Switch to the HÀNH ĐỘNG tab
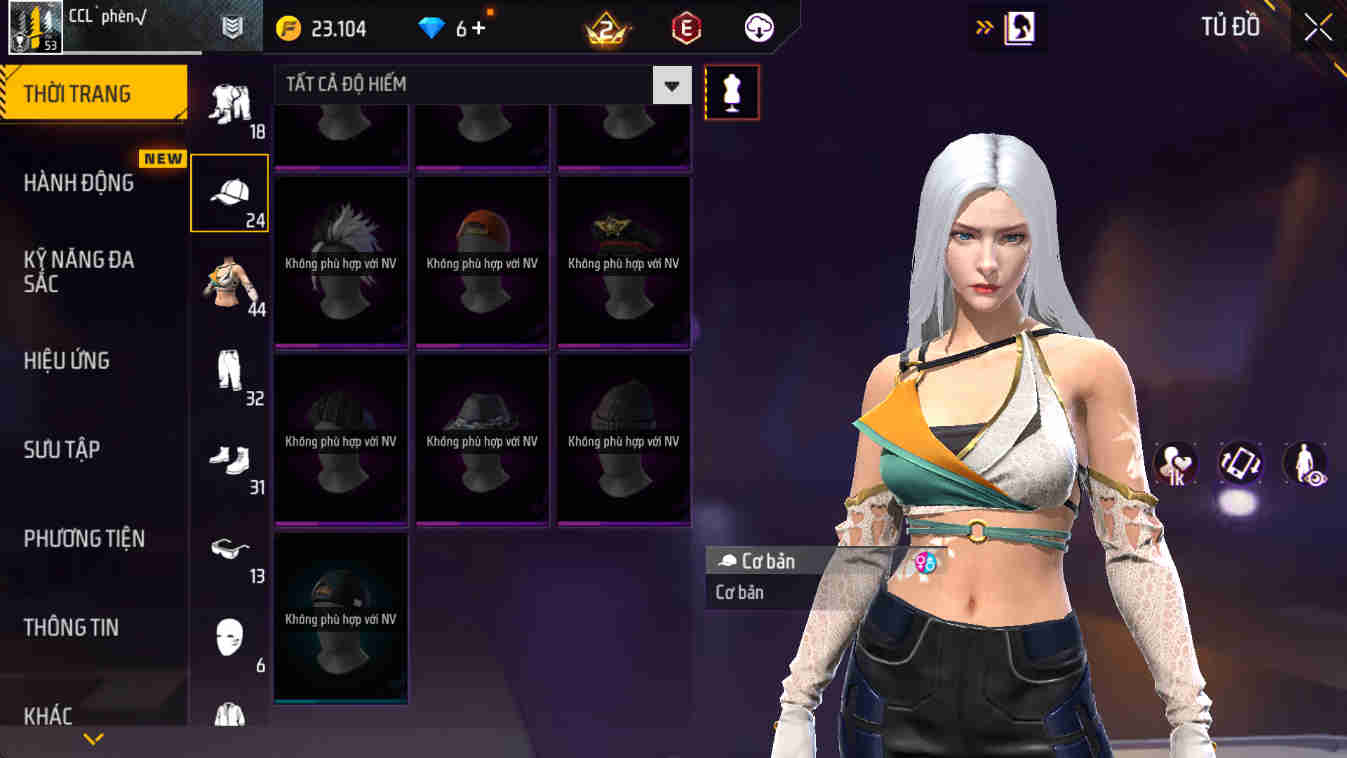Viewport: 1347px width, 758px height. coord(80,183)
